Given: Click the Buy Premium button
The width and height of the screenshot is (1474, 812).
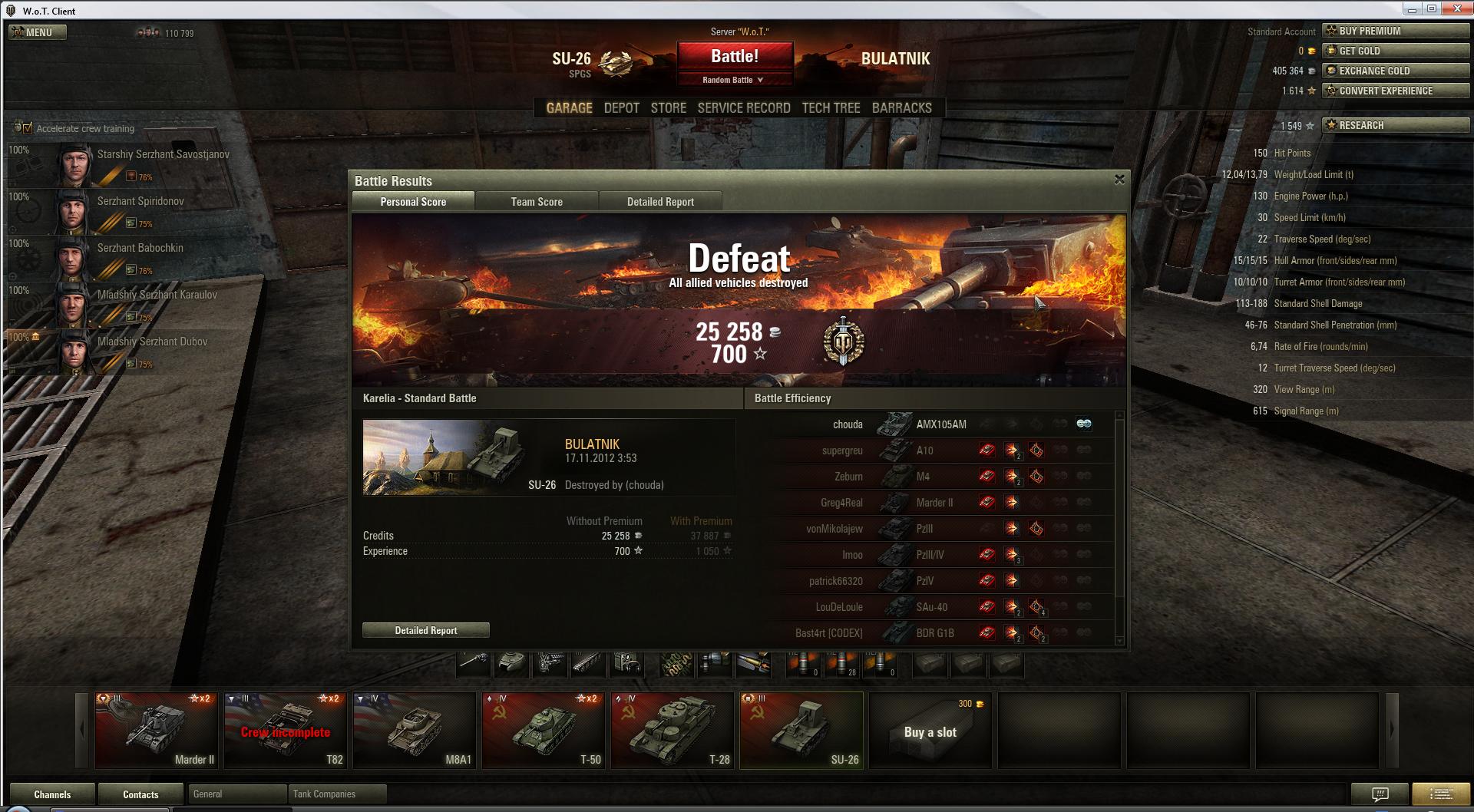Looking at the screenshot, I should click(1395, 31).
